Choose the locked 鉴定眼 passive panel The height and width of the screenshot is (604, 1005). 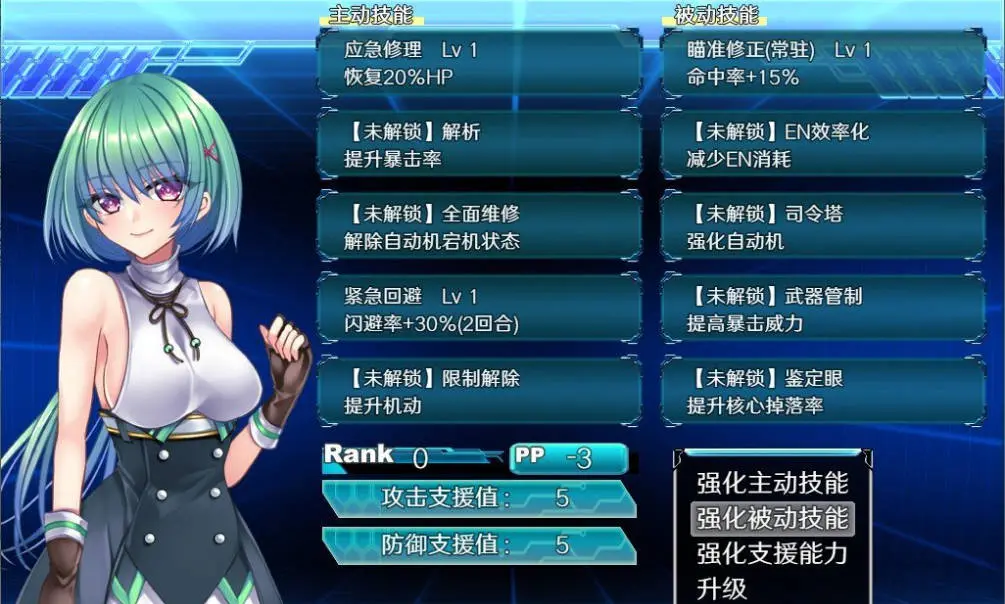[822, 392]
